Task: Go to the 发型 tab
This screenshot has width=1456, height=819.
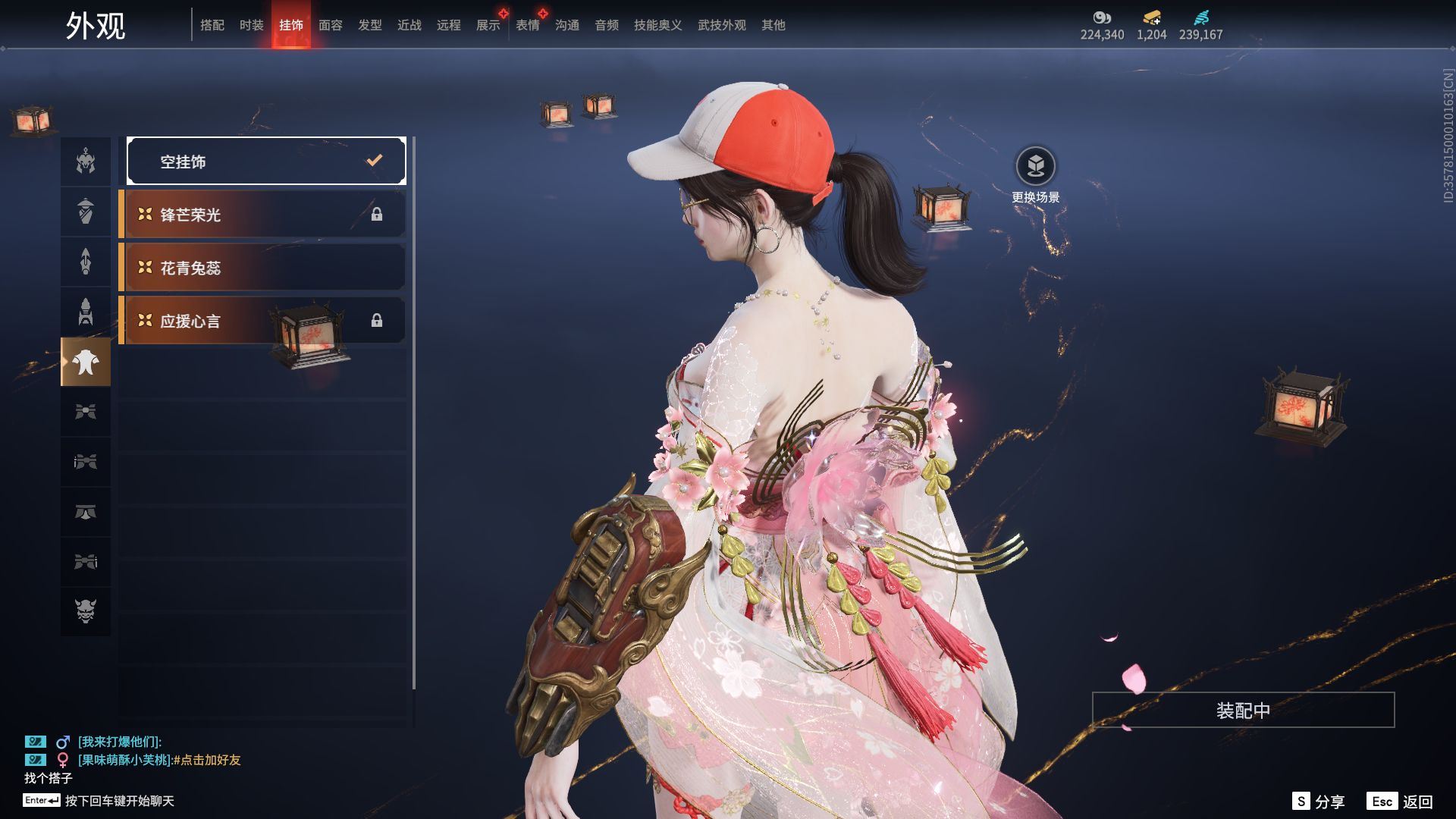Action: 370,25
